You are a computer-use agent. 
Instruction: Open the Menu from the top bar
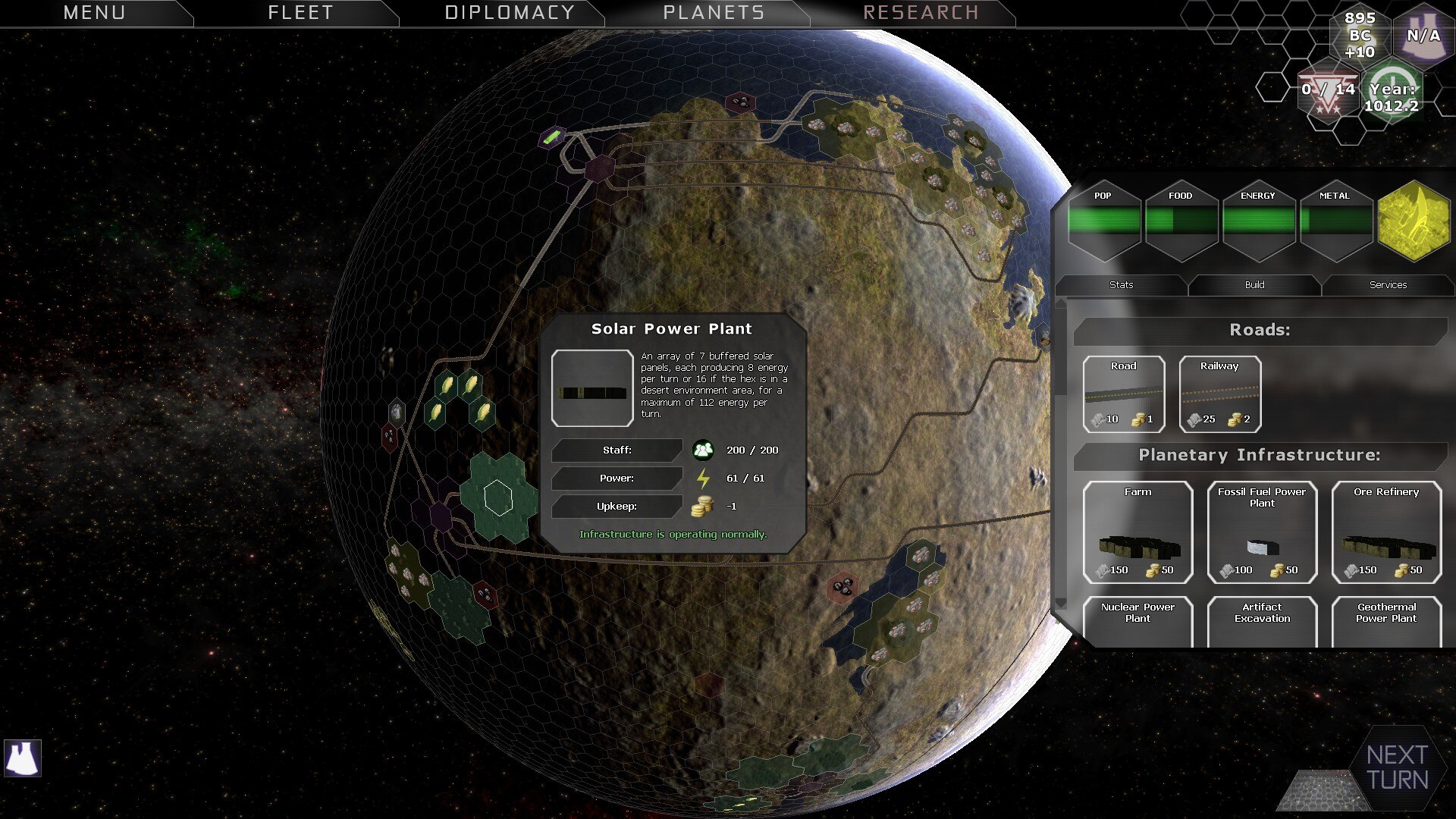click(x=94, y=13)
